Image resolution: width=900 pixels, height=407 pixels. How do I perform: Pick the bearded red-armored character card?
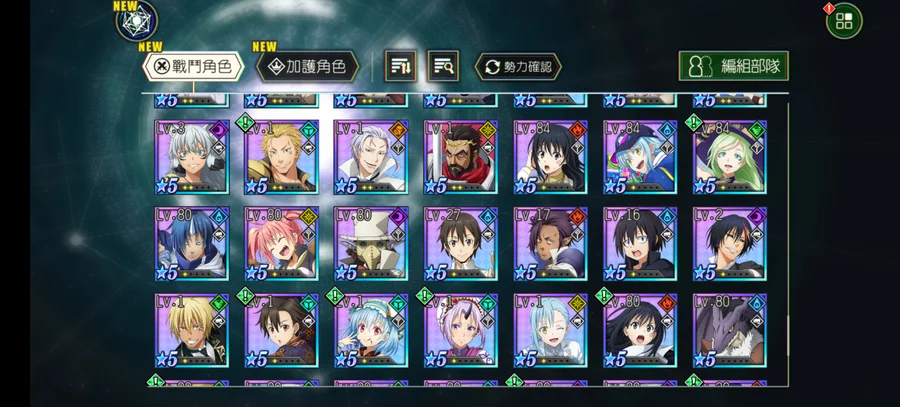[460, 158]
